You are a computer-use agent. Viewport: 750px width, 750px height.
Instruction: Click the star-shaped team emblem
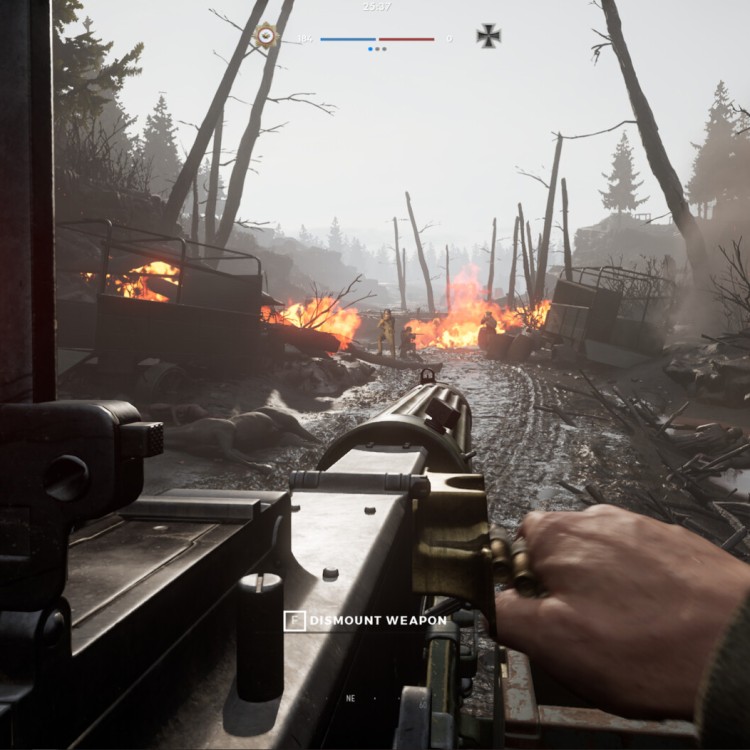click(266, 36)
